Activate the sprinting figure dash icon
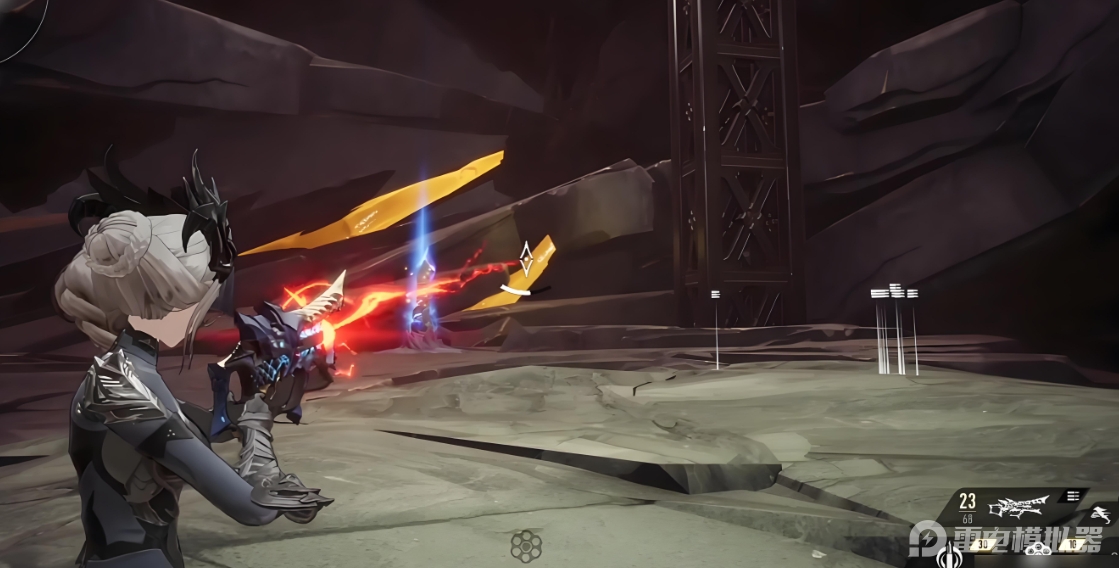This screenshot has width=1119, height=568. (x=1099, y=514)
